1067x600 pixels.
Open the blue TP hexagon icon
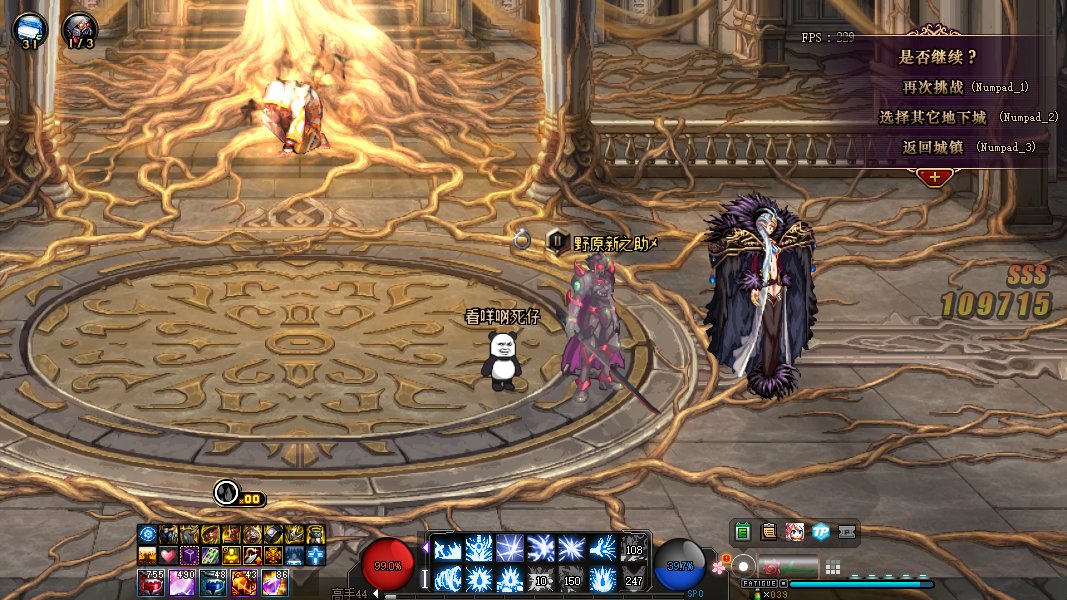pyautogui.click(x=821, y=532)
